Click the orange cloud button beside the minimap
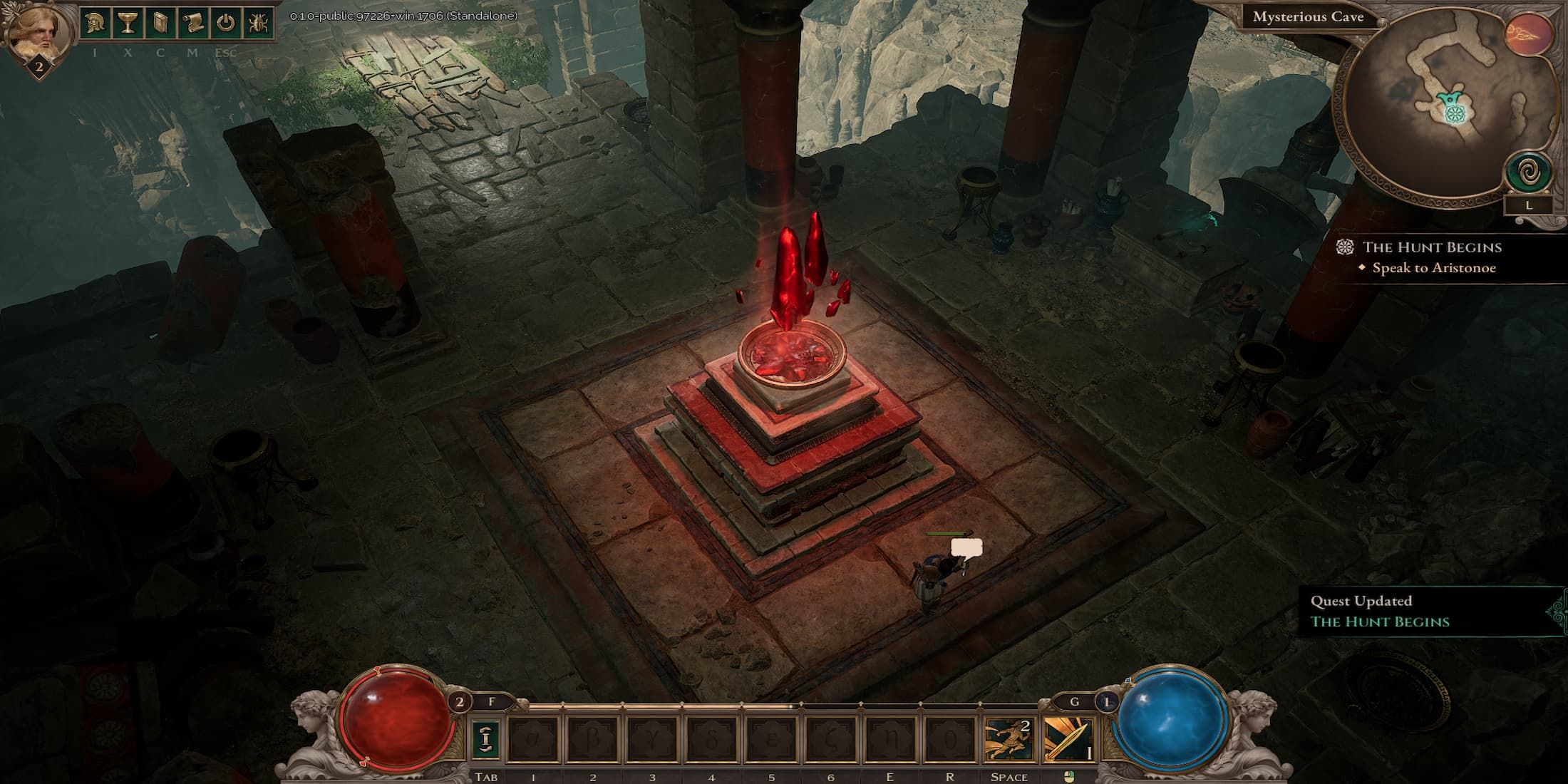 (1529, 34)
